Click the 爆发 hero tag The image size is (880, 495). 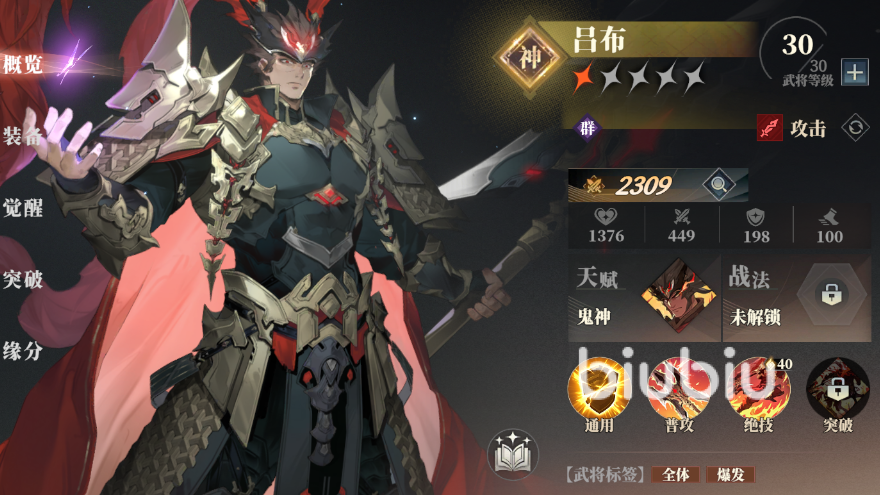[x=730, y=475]
